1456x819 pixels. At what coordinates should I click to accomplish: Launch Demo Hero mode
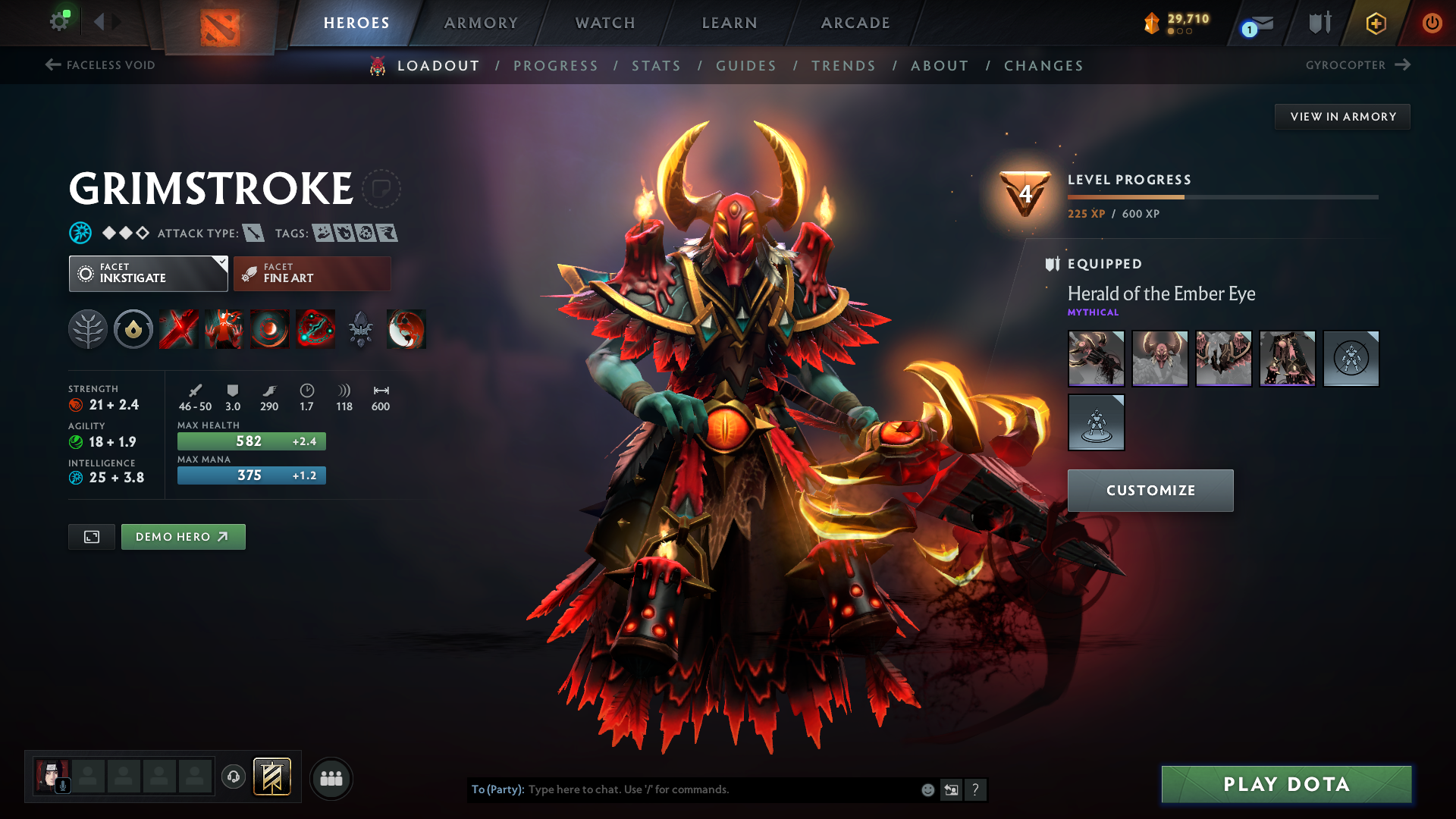click(x=183, y=537)
